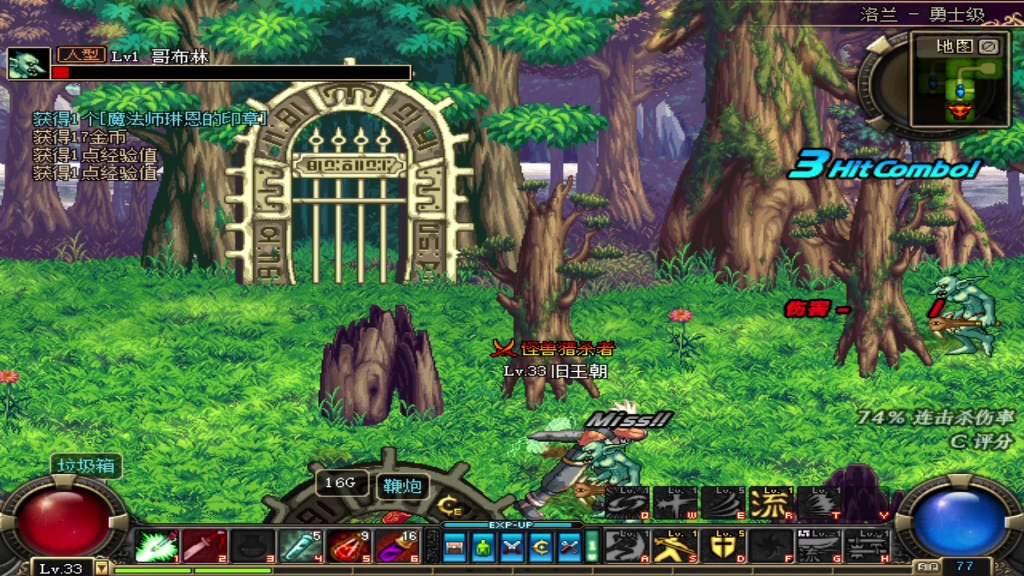
Task: Open the treasure chest menu icon
Action: tap(455, 546)
